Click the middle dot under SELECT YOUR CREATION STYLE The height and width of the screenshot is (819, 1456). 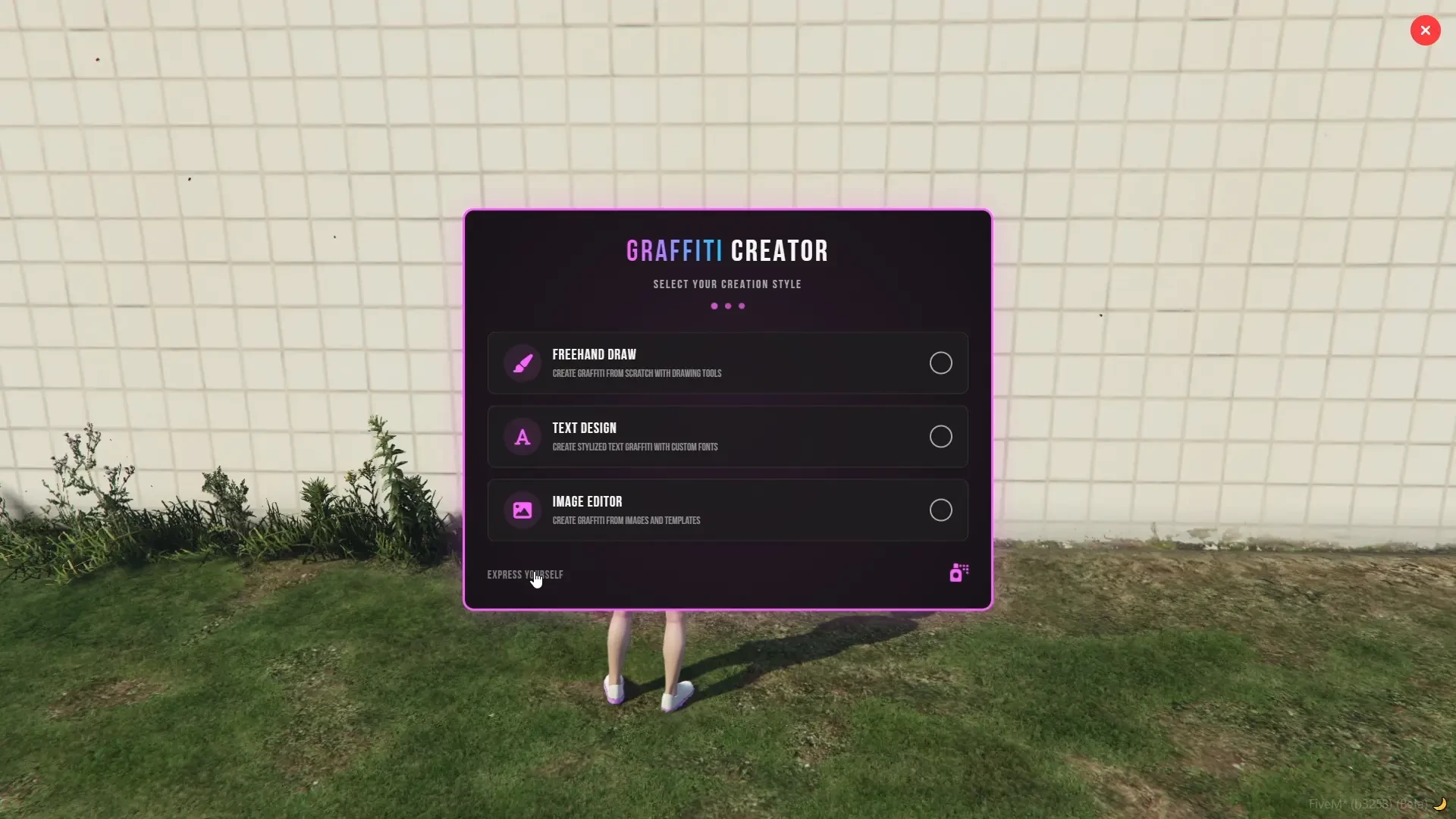point(726,306)
